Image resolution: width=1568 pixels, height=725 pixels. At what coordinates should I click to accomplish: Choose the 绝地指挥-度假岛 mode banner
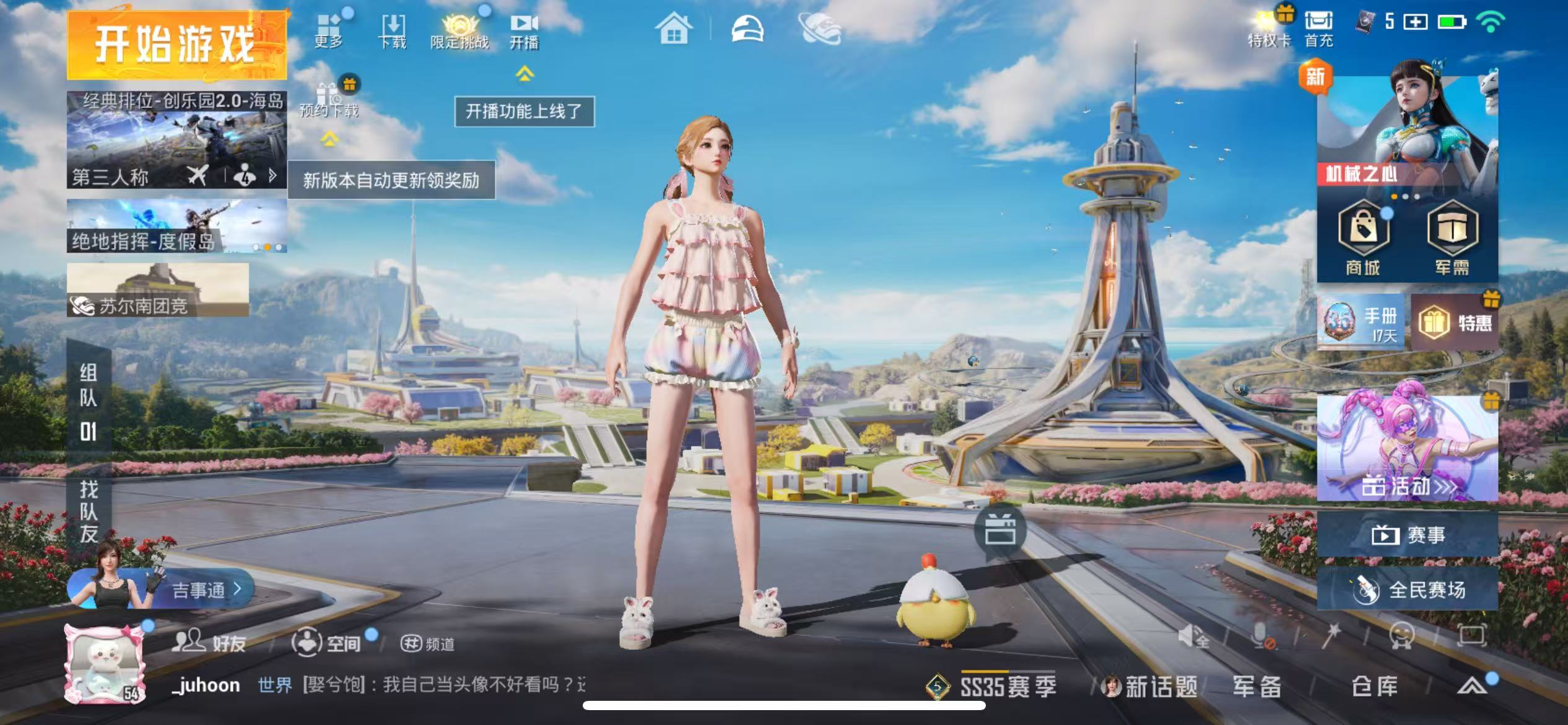[x=176, y=226]
